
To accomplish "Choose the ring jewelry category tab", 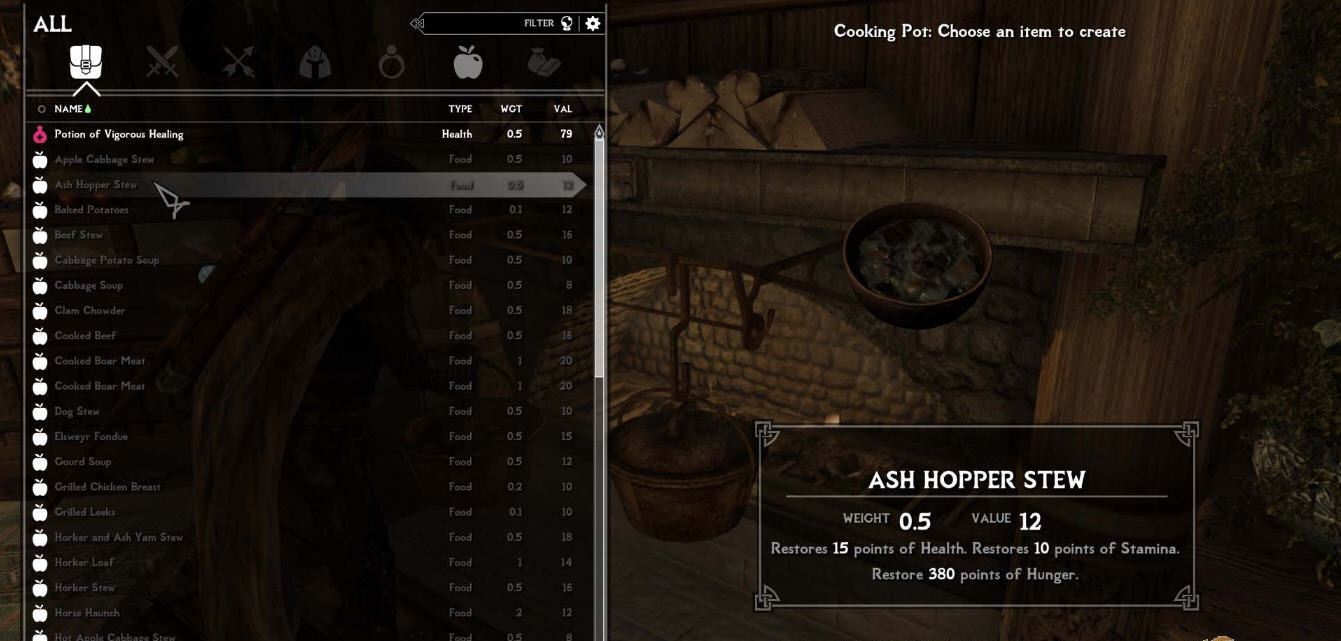I will (x=391, y=64).
